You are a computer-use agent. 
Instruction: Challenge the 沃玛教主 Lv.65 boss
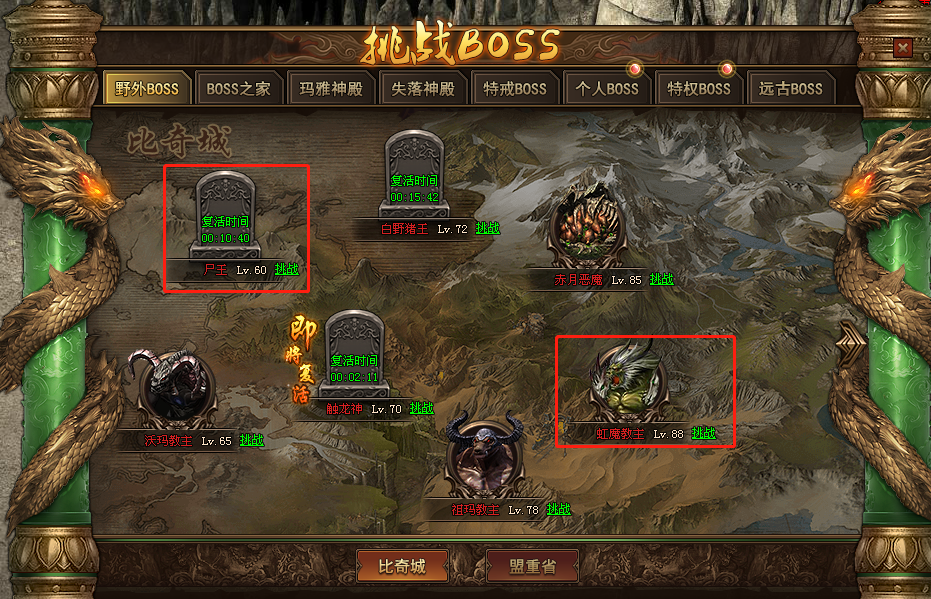(x=251, y=440)
